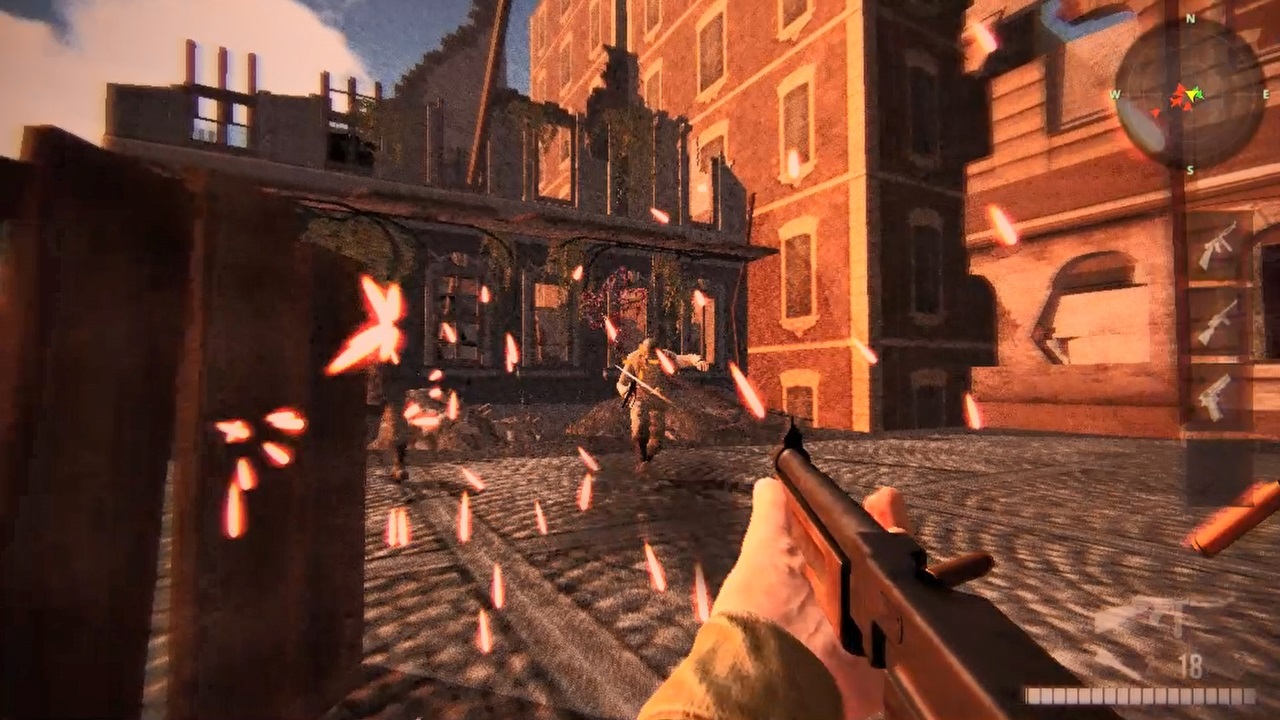Click the ammo count reading 18
This screenshot has height=720, width=1280.
[x=1190, y=667]
